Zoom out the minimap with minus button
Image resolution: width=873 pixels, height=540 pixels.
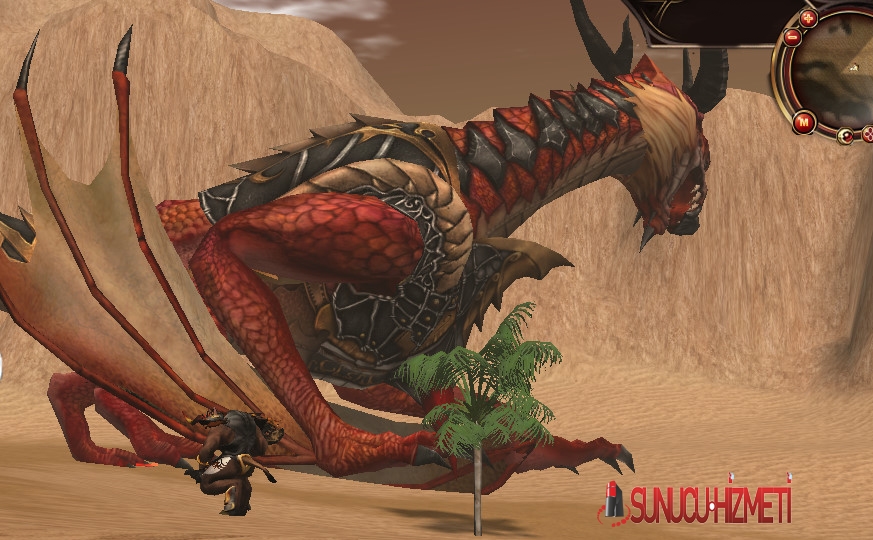(792, 38)
